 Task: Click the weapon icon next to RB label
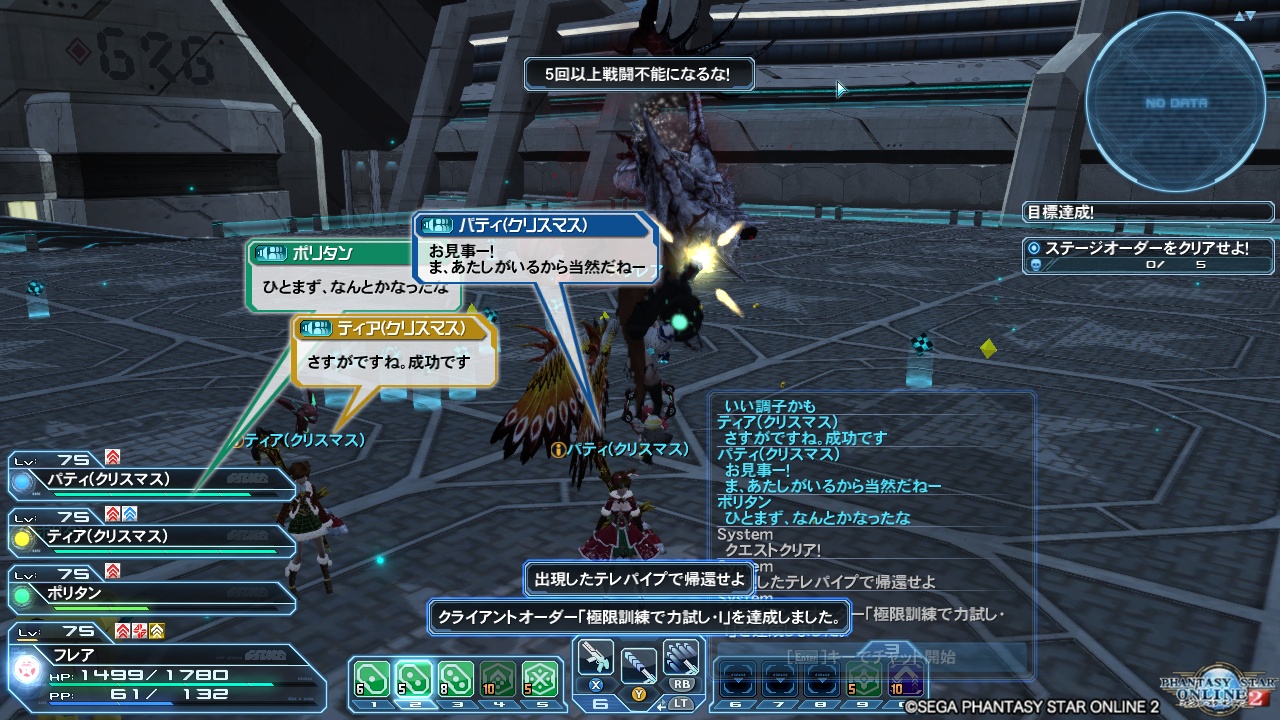point(681,656)
